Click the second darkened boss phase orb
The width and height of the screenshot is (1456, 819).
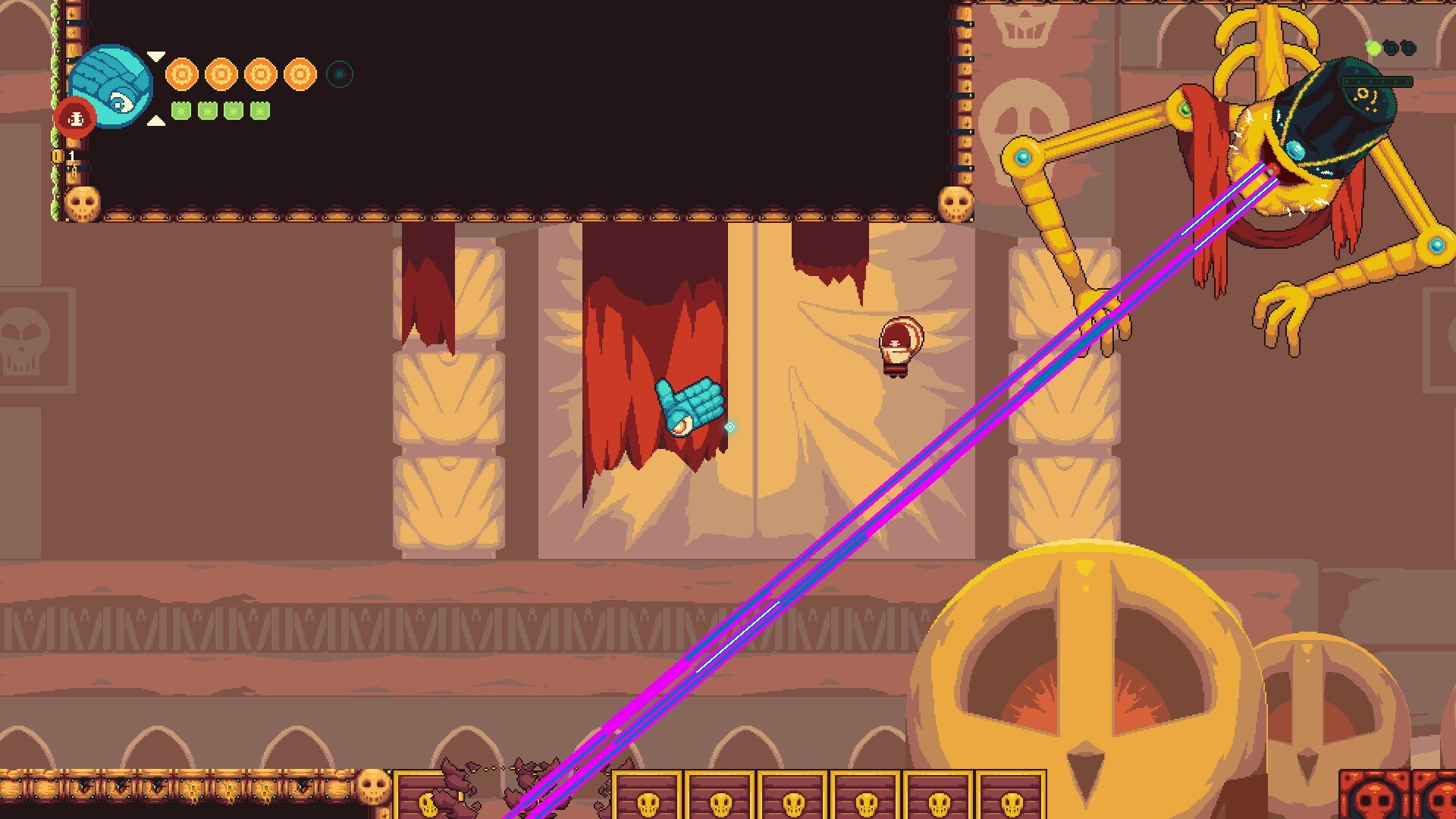pos(1408,48)
